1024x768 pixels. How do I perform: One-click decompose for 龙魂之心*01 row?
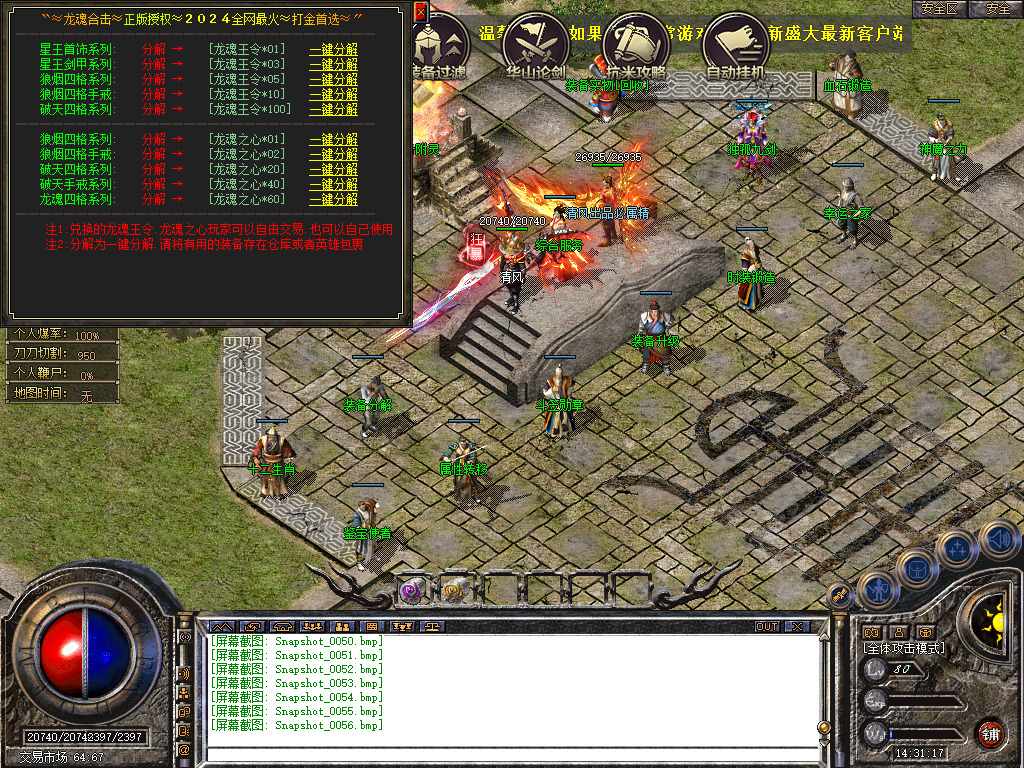pos(333,140)
